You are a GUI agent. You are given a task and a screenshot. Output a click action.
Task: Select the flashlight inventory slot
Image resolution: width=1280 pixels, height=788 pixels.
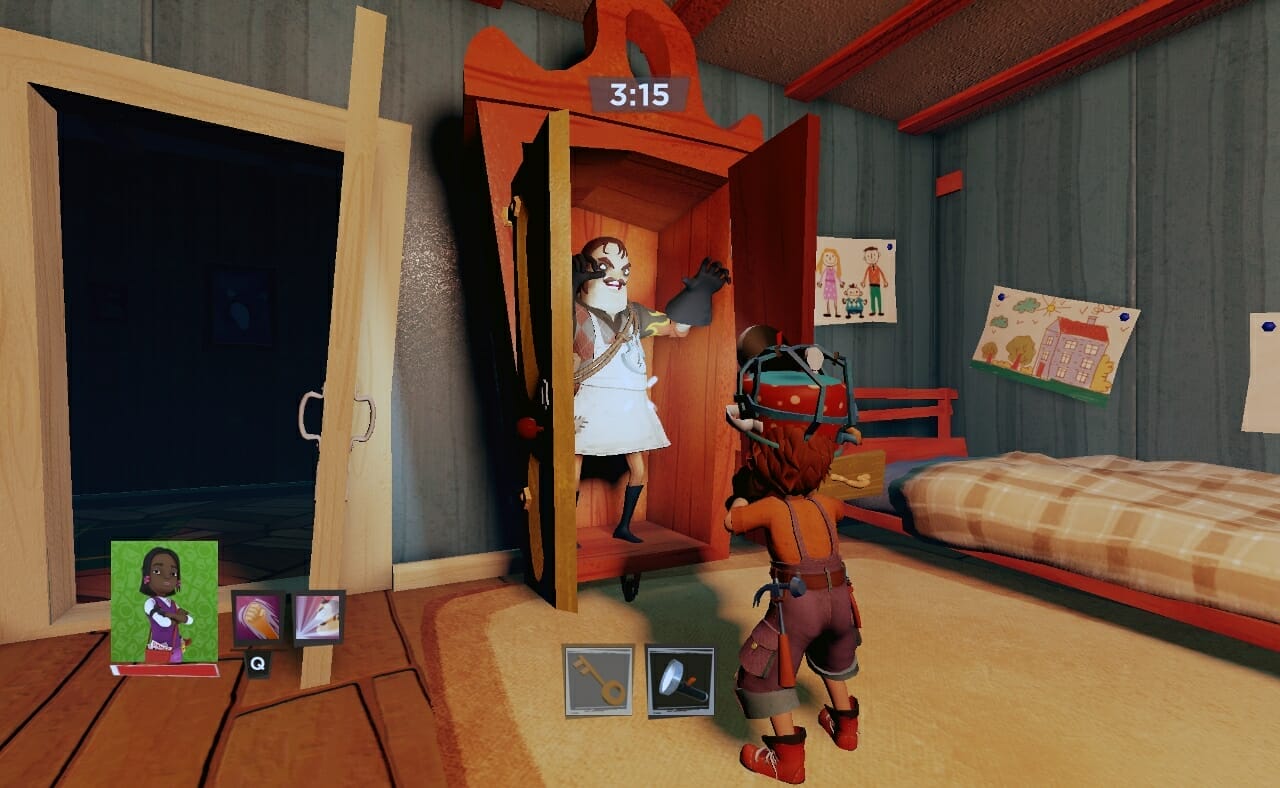[680, 680]
